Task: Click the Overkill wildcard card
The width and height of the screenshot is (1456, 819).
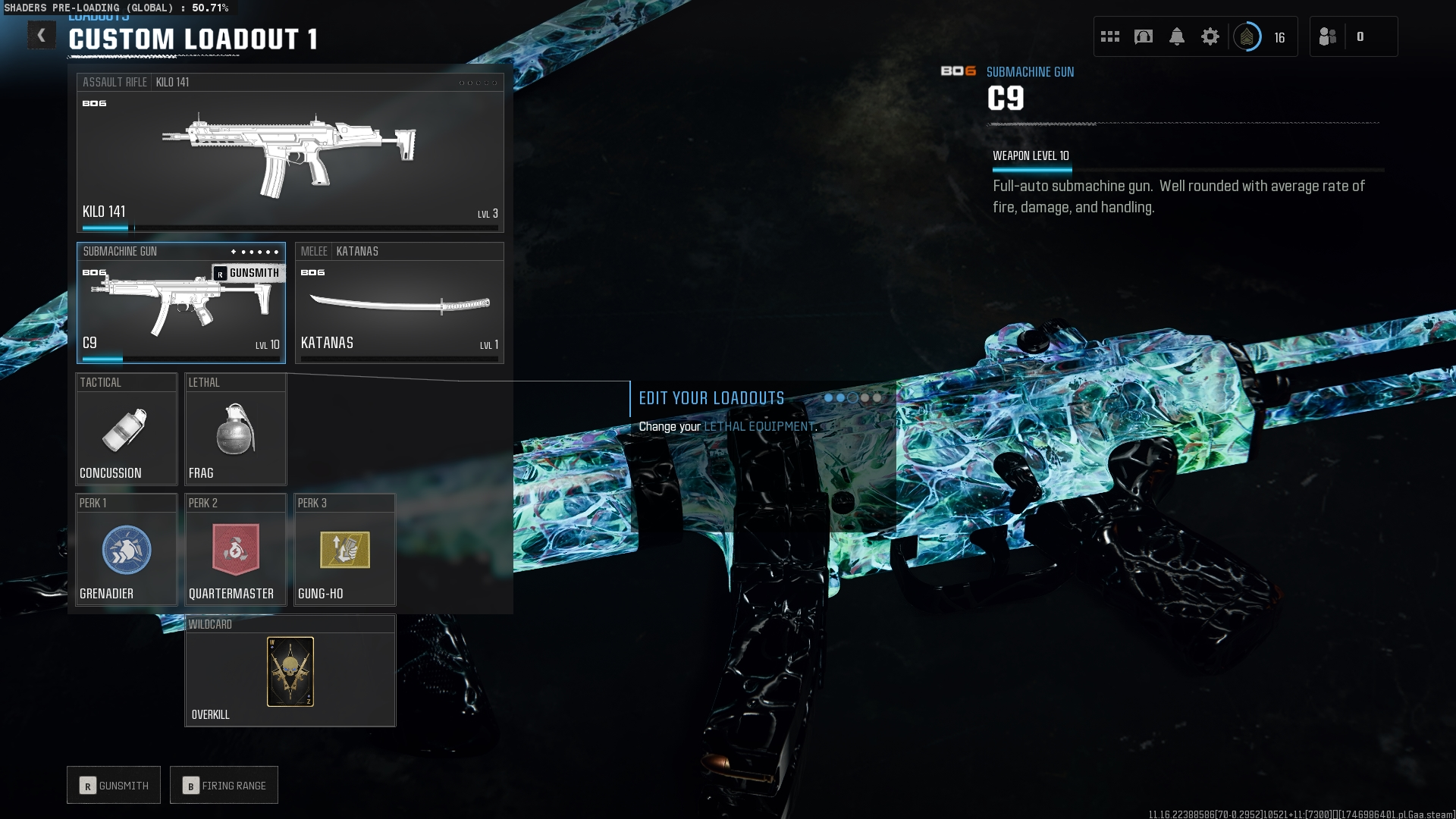Action: coord(290,670)
